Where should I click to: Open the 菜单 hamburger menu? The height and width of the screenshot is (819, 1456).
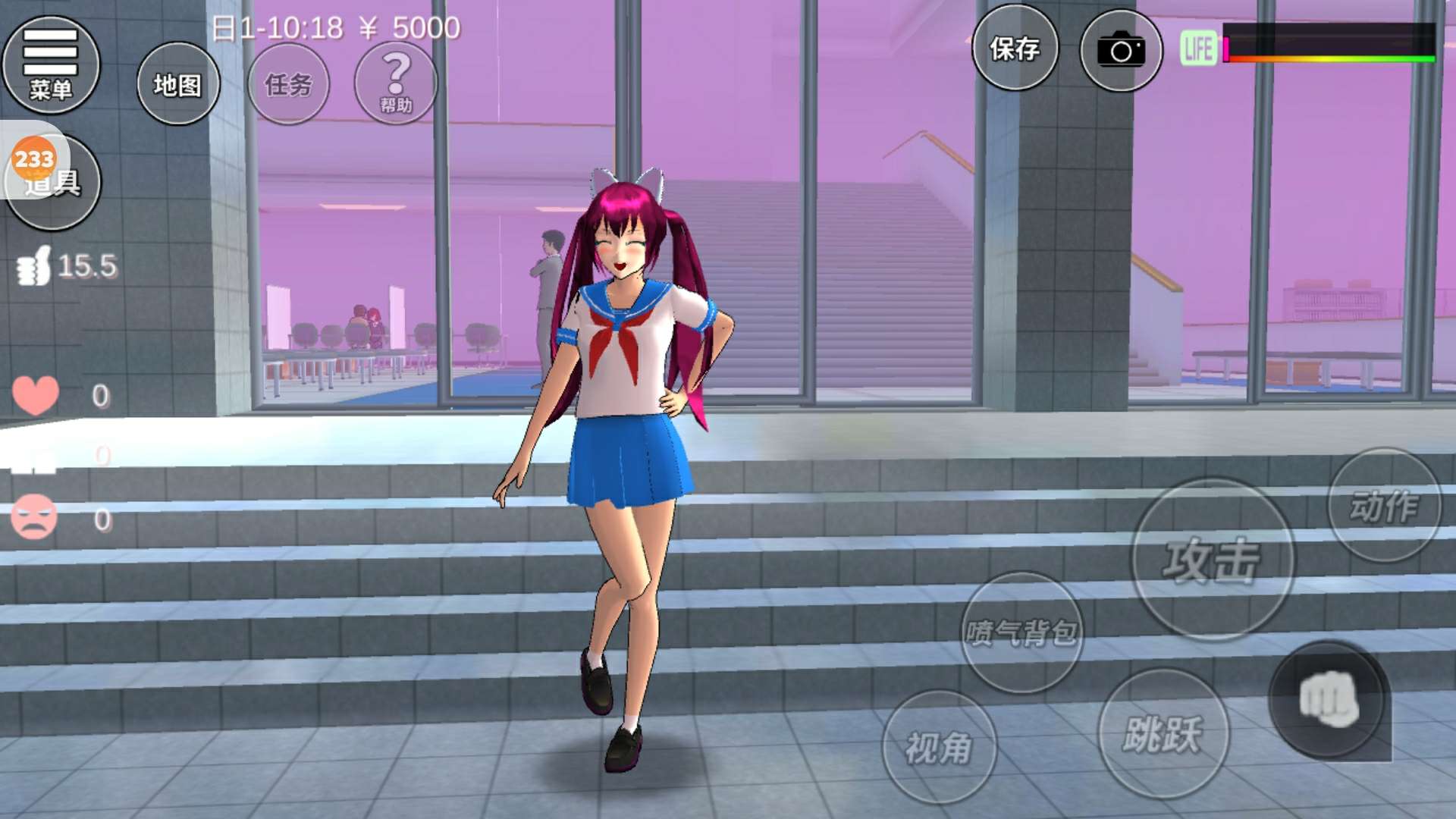[x=51, y=64]
